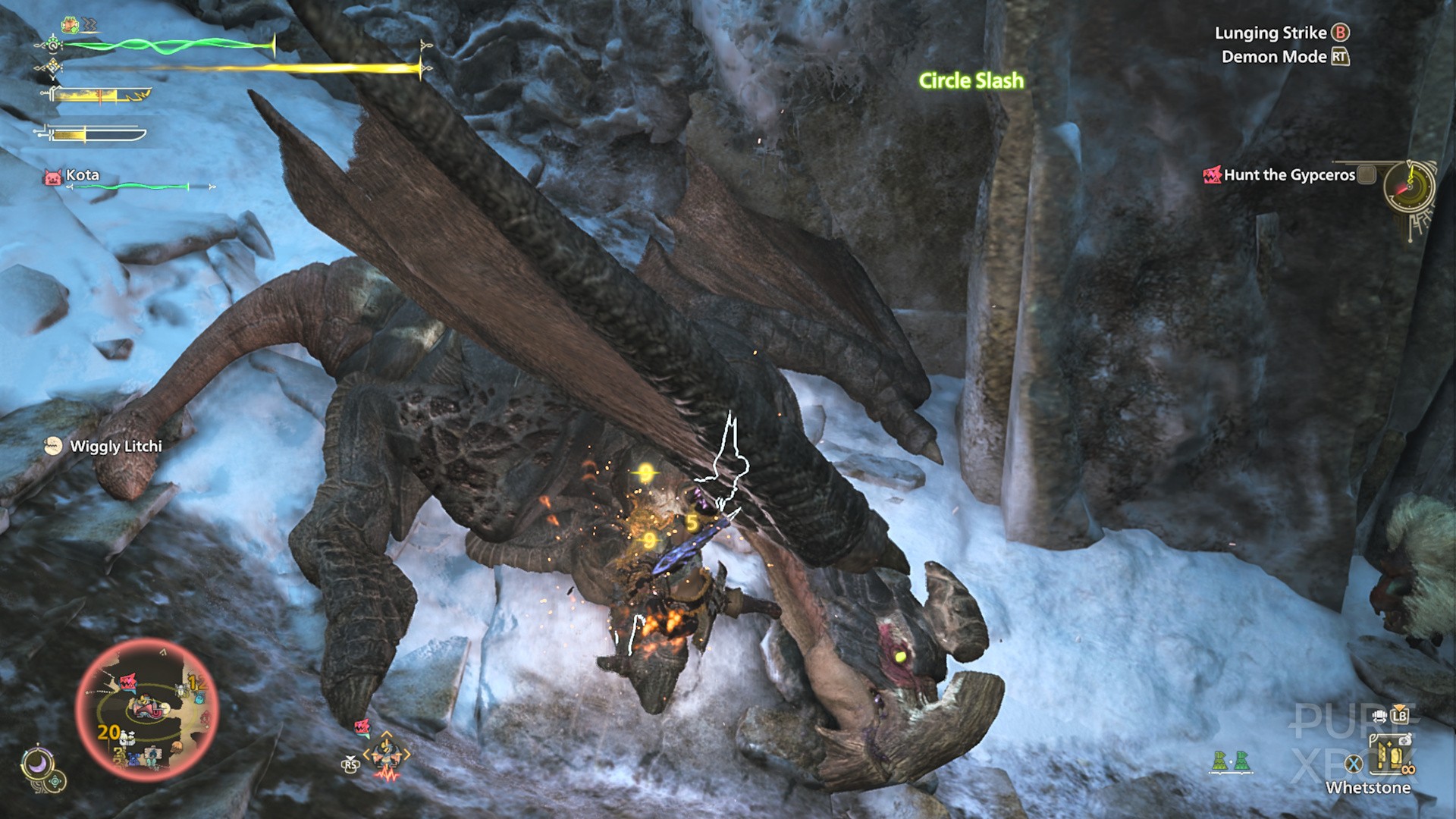Click the green slinger ammo pods icon
The height and width of the screenshot is (819, 1456).
click(1229, 761)
